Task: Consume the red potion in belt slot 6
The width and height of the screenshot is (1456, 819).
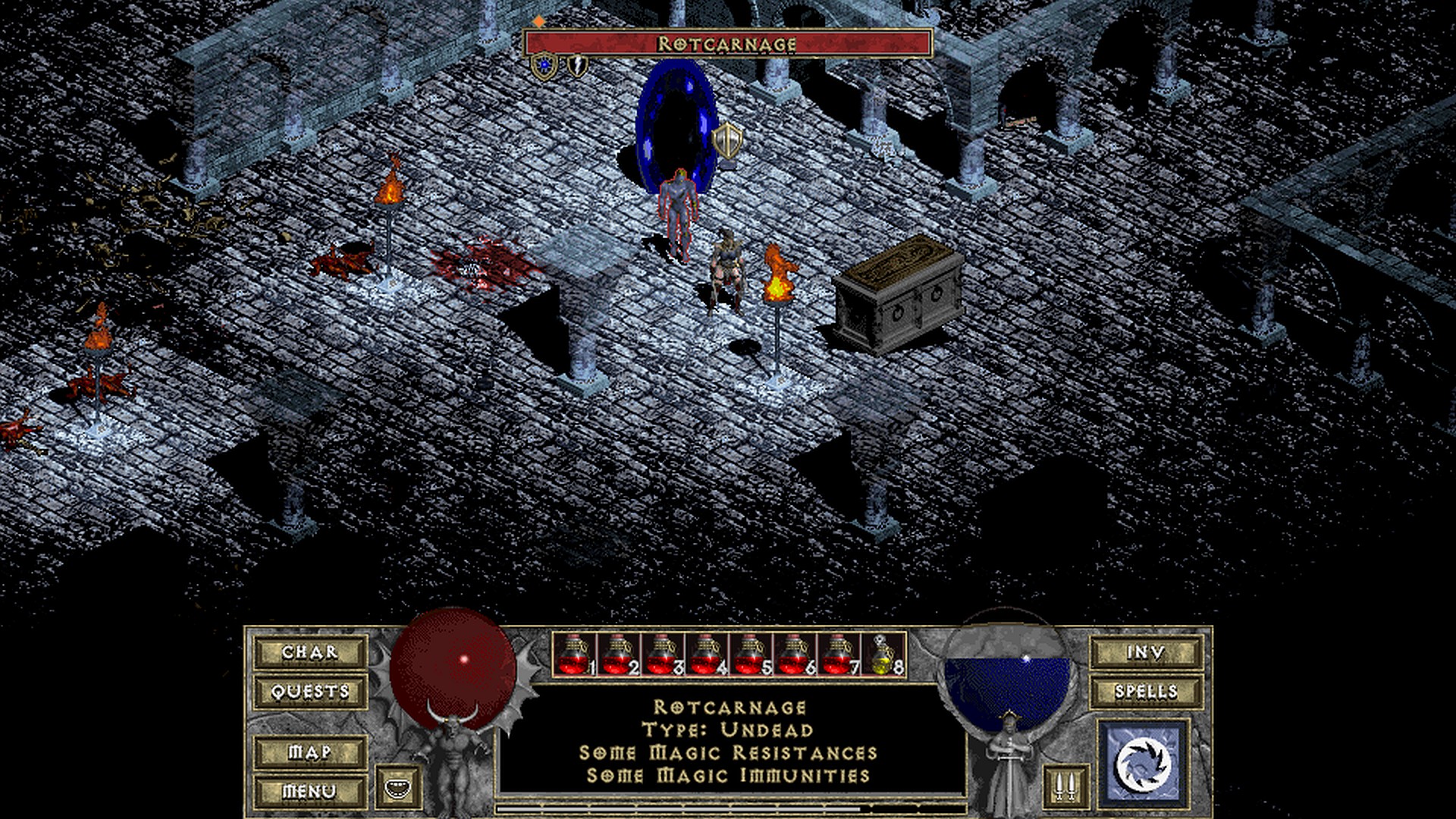Action: click(795, 654)
